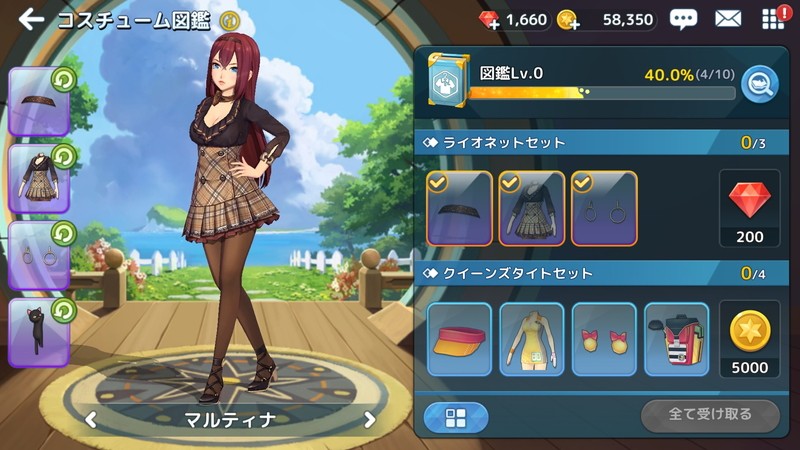This screenshot has height=450, width=800.
Task: Claim the 200 red gem reward
Action: click(x=749, y=209)
